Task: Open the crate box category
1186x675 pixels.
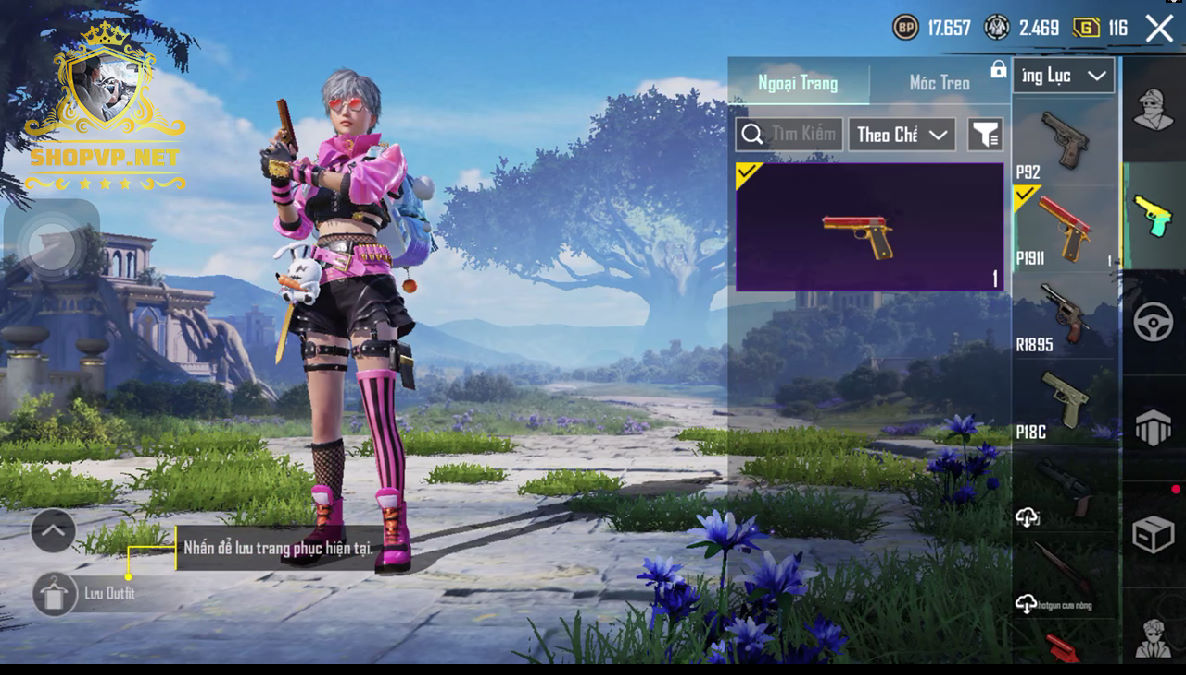Action: (x=1153, y=535)
